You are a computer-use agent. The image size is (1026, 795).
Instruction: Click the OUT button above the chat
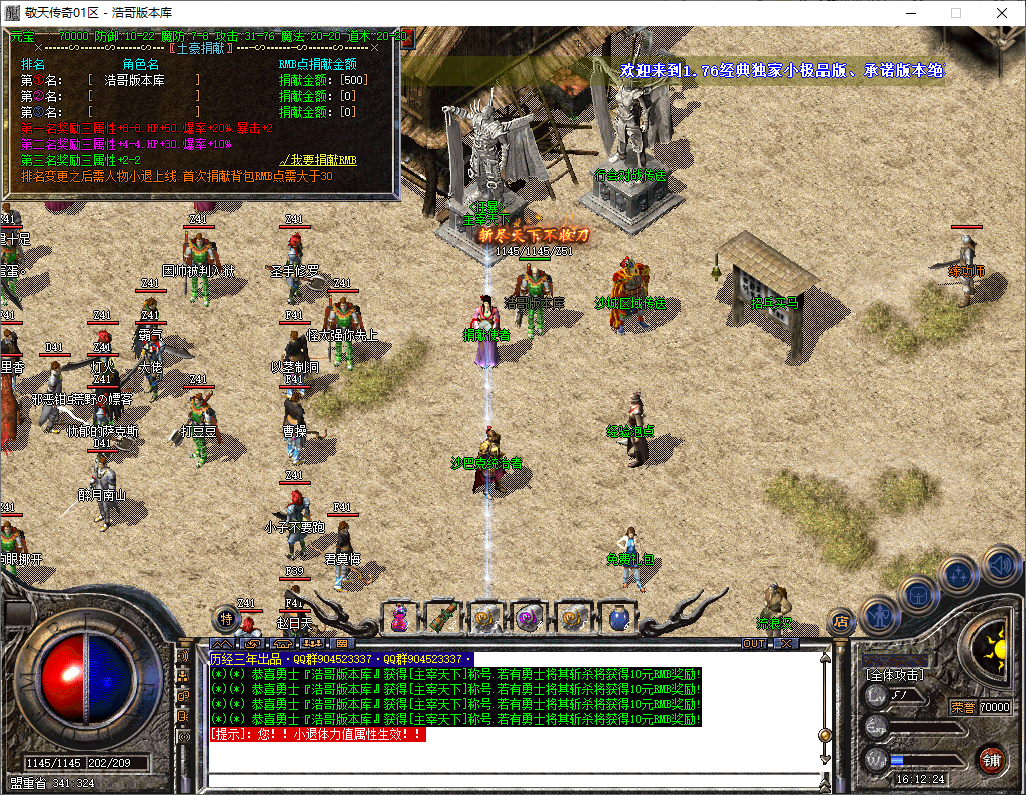coord(753,643)
